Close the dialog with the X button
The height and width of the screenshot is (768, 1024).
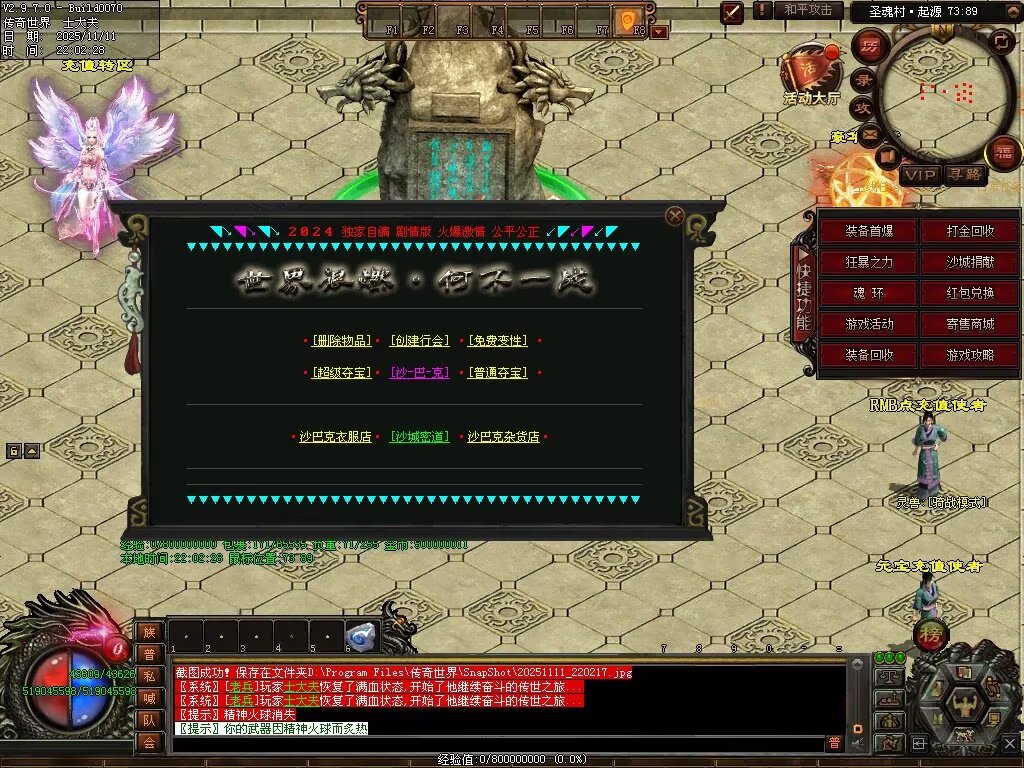pyautogui.click(x=675, y=215)
